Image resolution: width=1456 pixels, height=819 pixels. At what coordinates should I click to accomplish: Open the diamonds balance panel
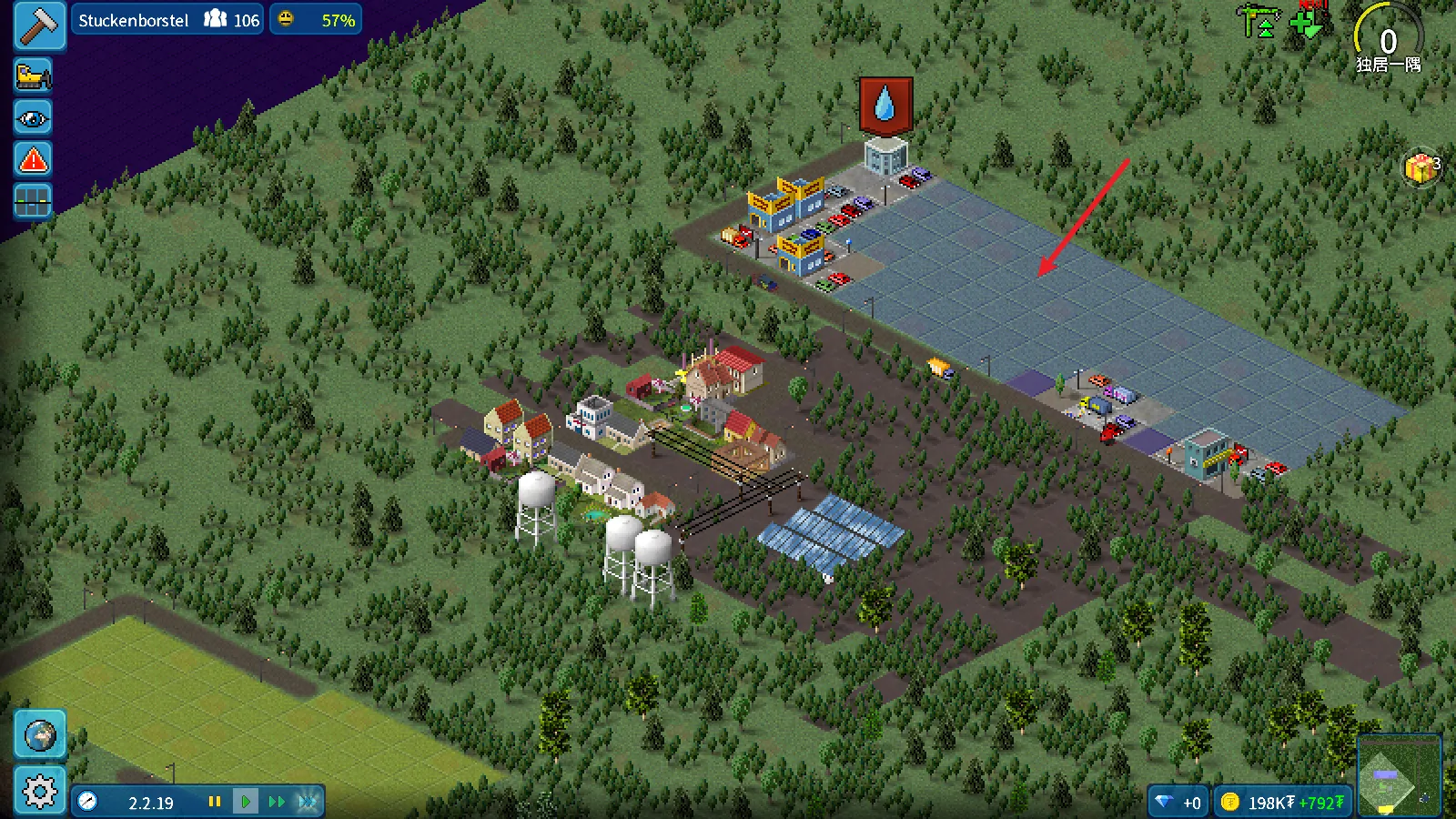[1178, 803]
